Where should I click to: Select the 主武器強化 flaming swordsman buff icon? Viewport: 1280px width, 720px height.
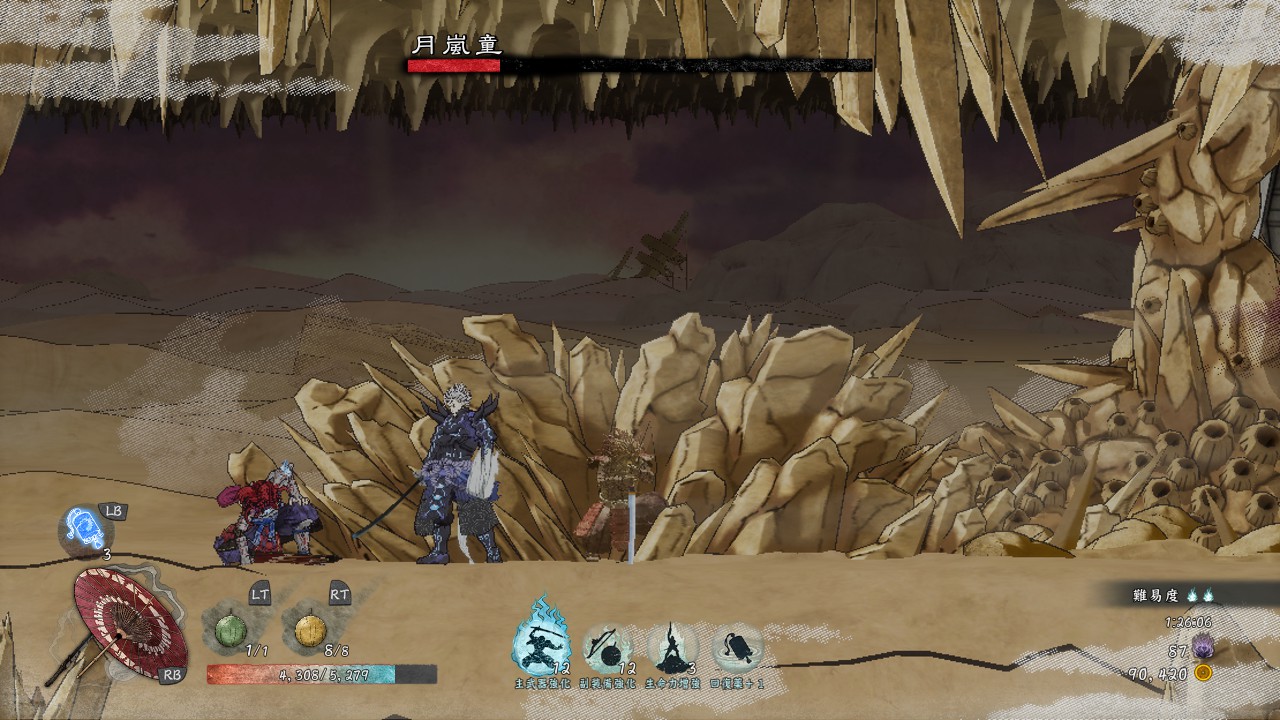point(542,643)
